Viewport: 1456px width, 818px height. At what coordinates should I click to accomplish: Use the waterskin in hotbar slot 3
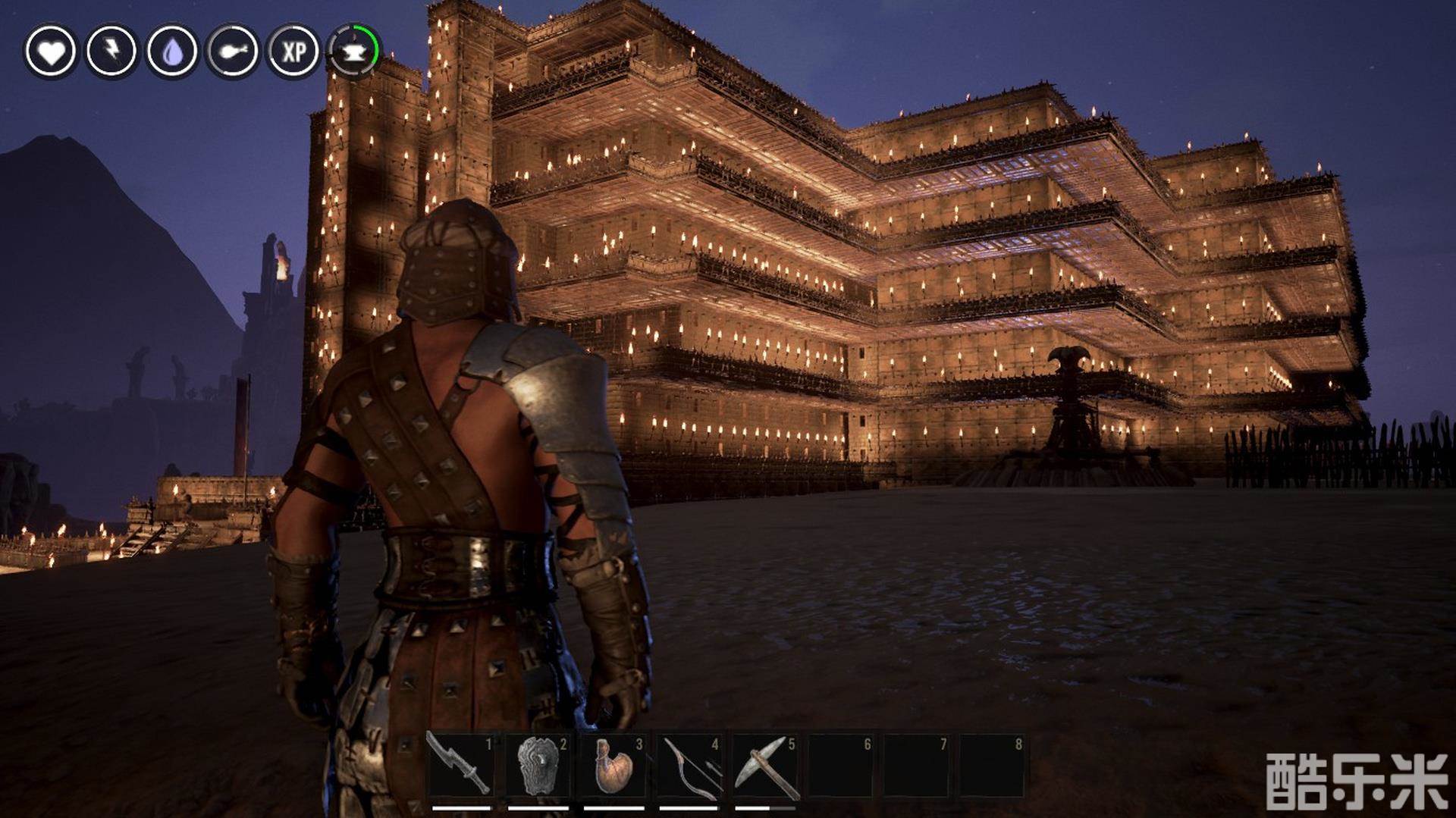click(613, 766)
